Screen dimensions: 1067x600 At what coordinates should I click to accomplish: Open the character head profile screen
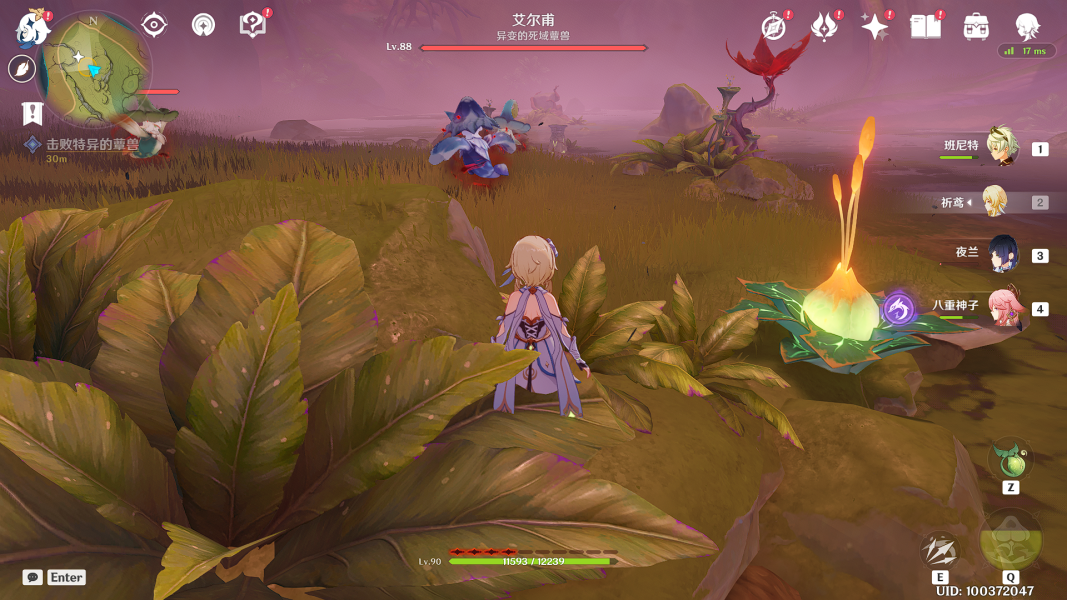coord(1027,26)
